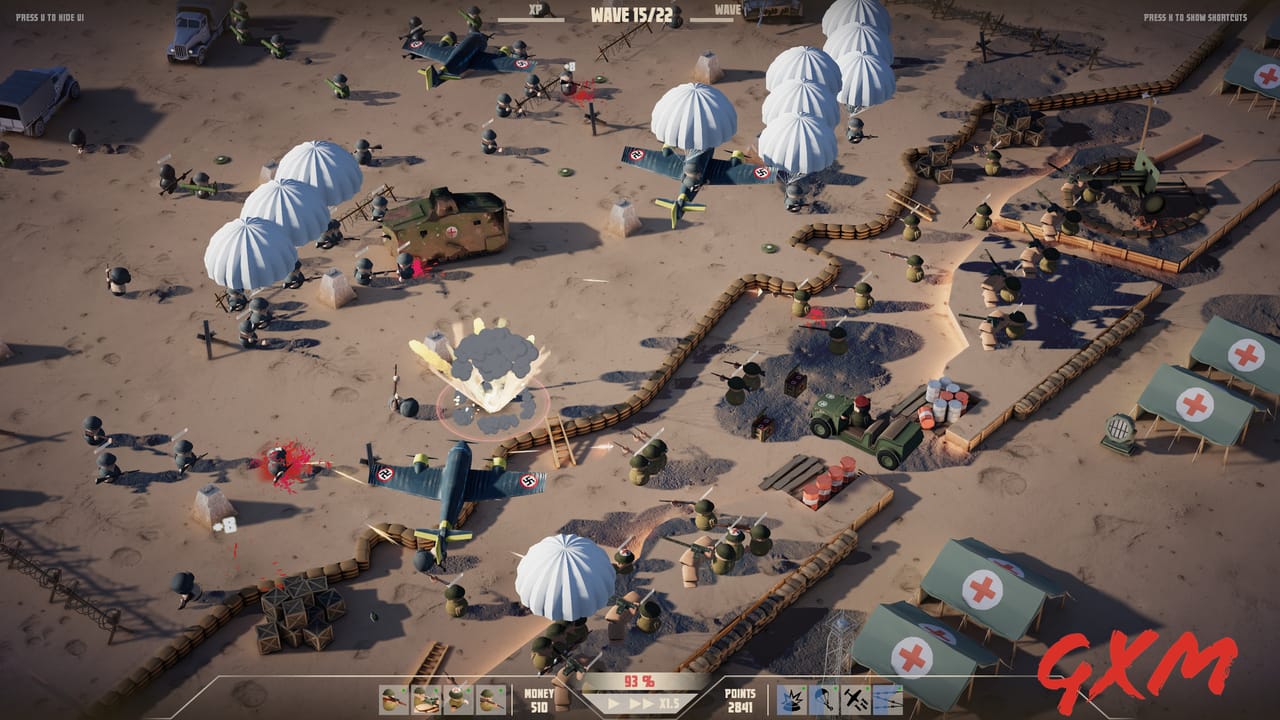Click the single-arrow normal speed icon
This screenshot has height=720, width=1280.
[x=613, y=701]
